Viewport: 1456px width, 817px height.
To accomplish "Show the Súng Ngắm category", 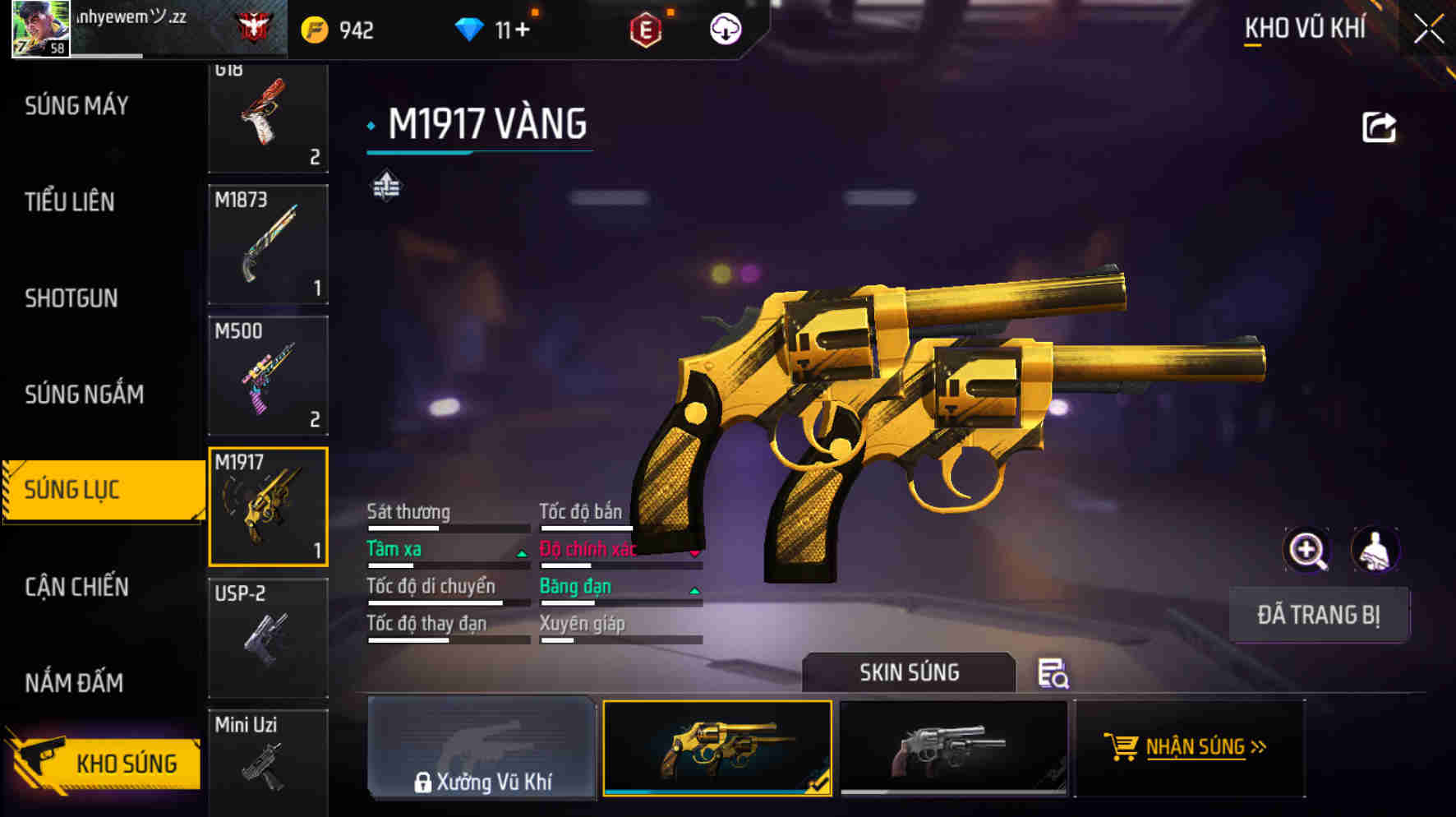I will pos(84,395).
